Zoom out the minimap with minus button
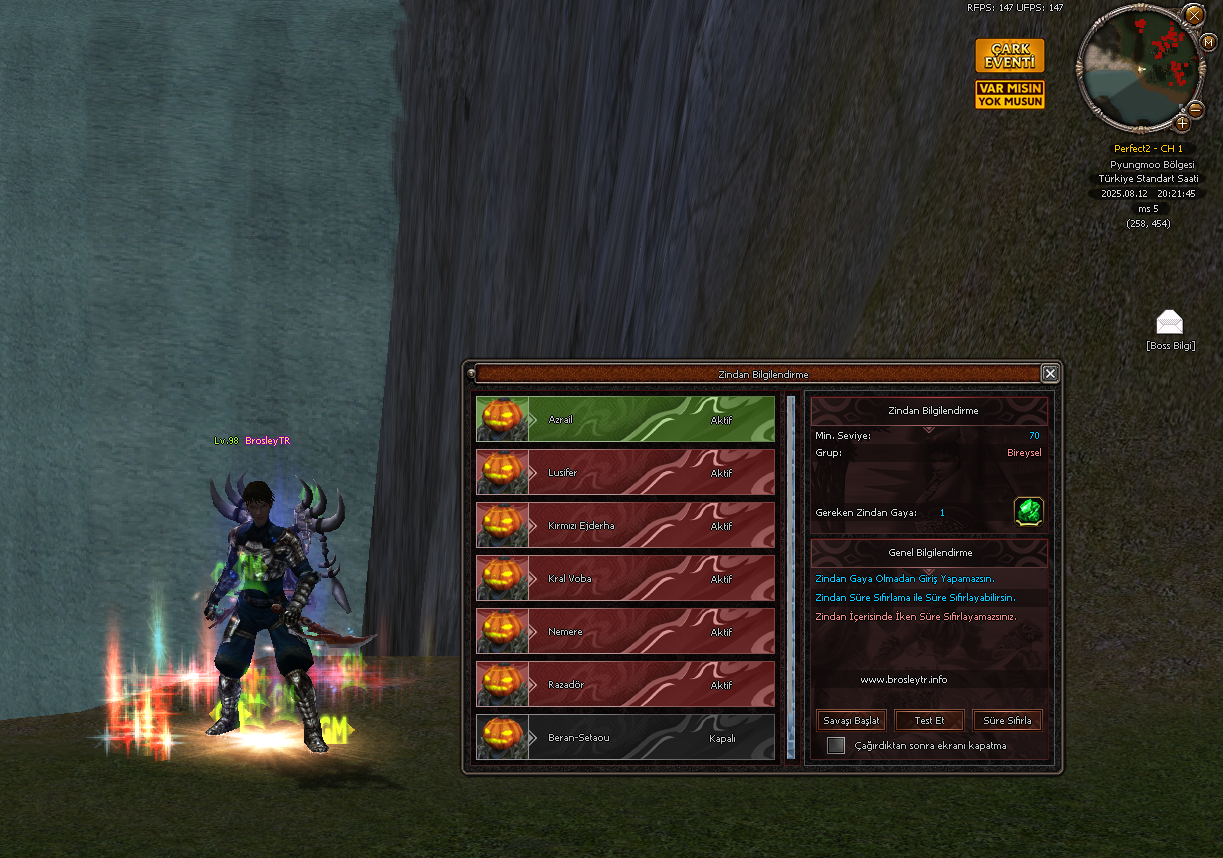The width and height of the screenshot is (1223, 858). click(x=1196, y=109)
